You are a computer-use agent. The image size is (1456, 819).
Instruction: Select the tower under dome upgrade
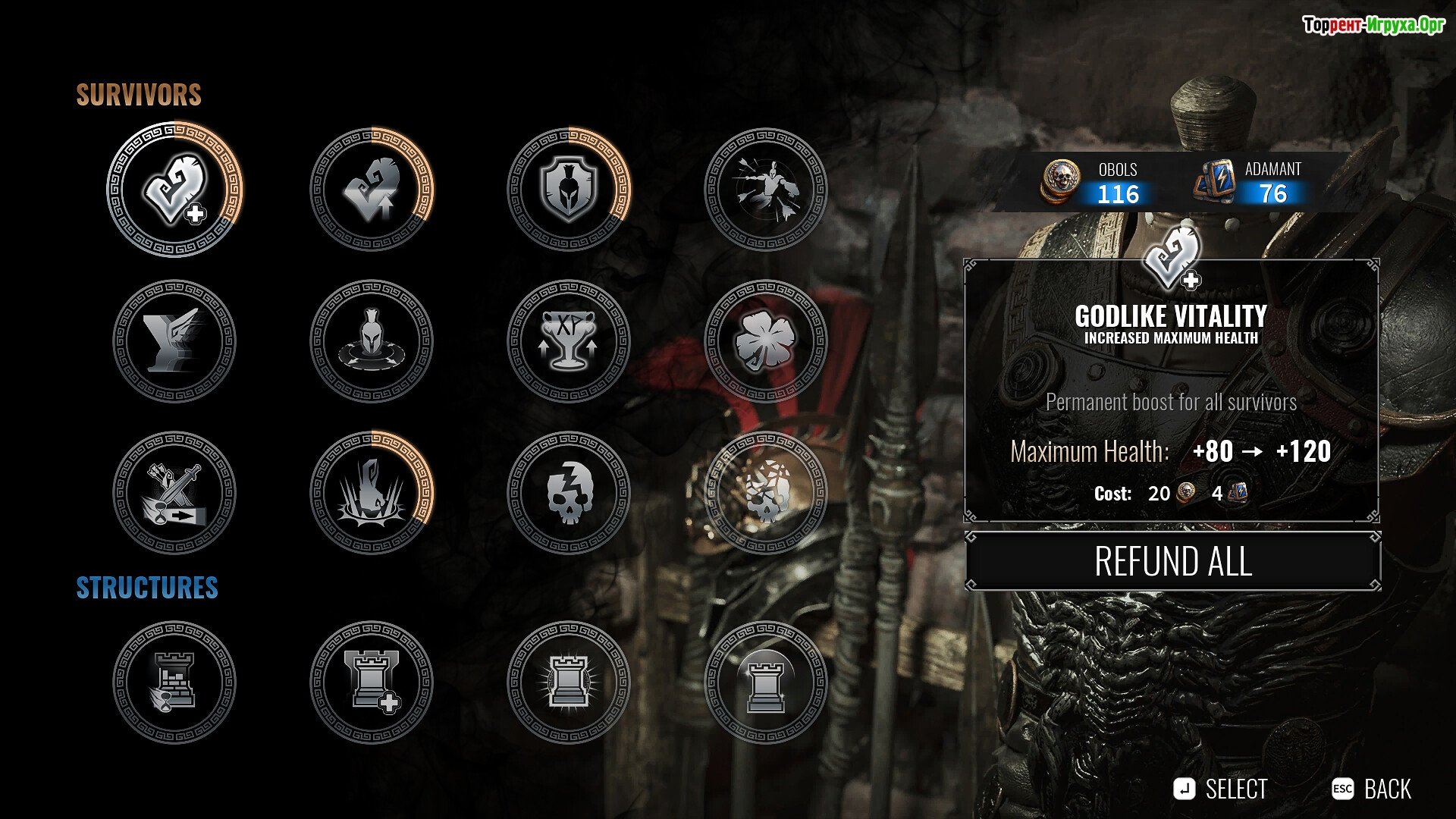tap(766, 682)
